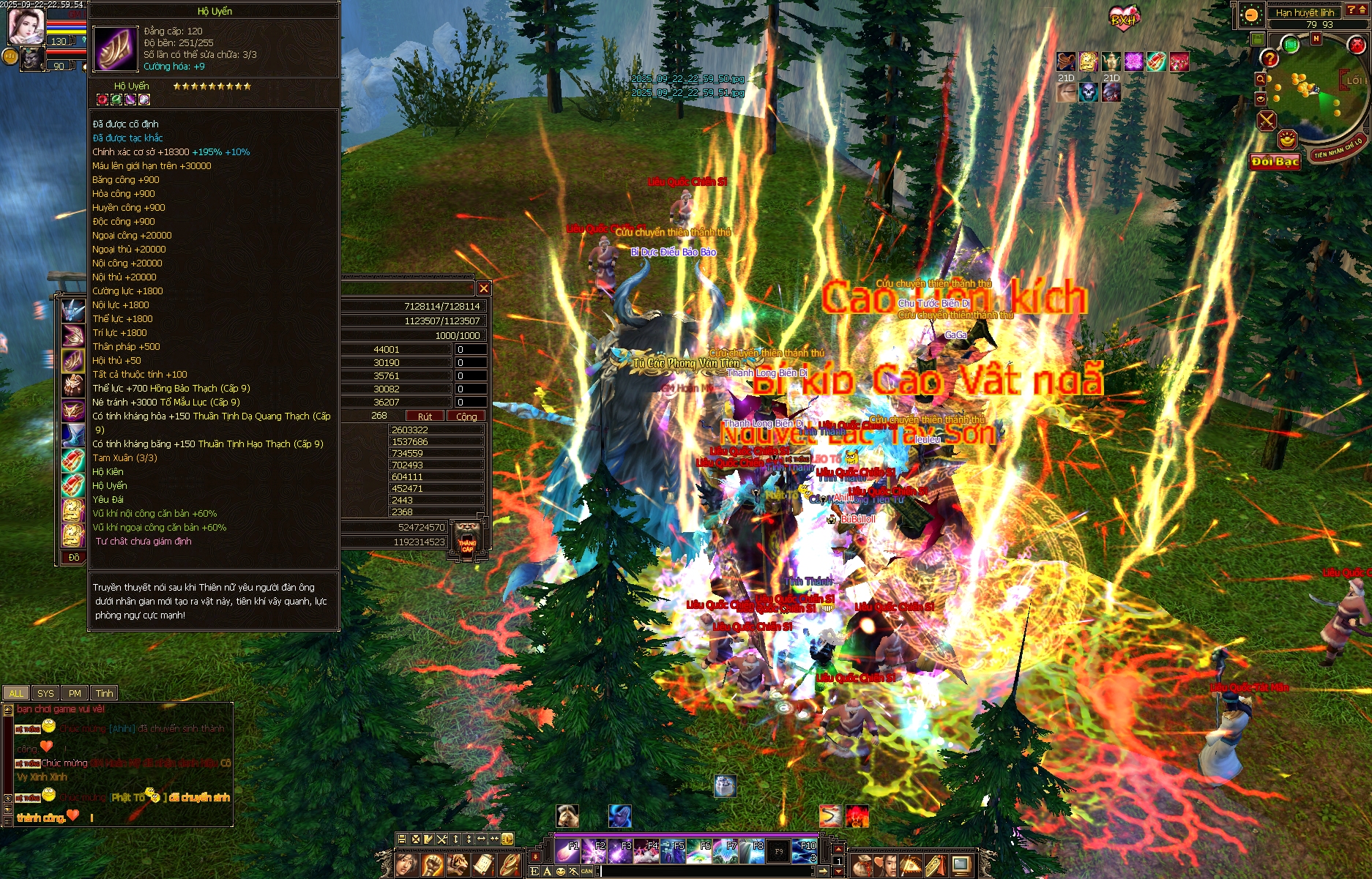Close the character stats window
1372x879 pixels.
(x=483, y=288)
